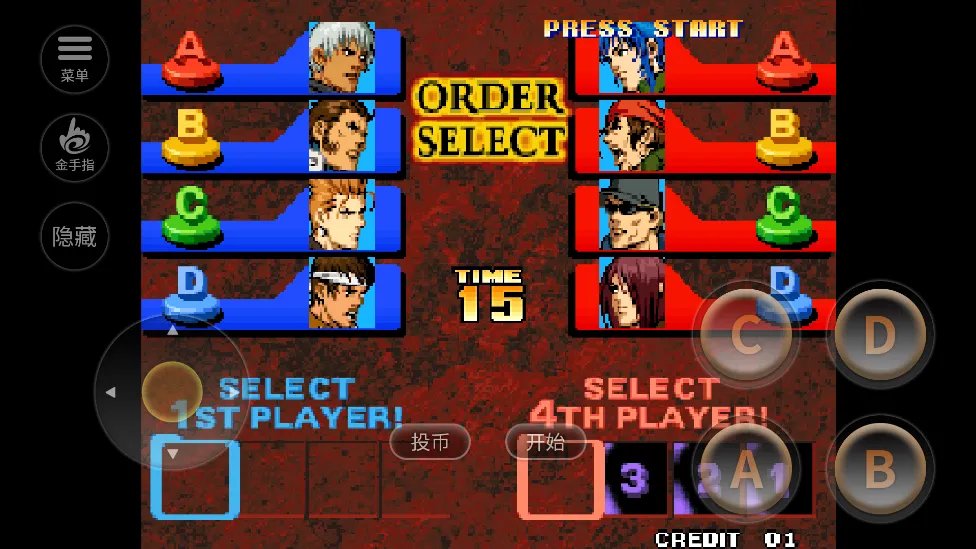Select the headband fighter portrait in blue row D
976x549 pixels.
[x=340, y=293]
